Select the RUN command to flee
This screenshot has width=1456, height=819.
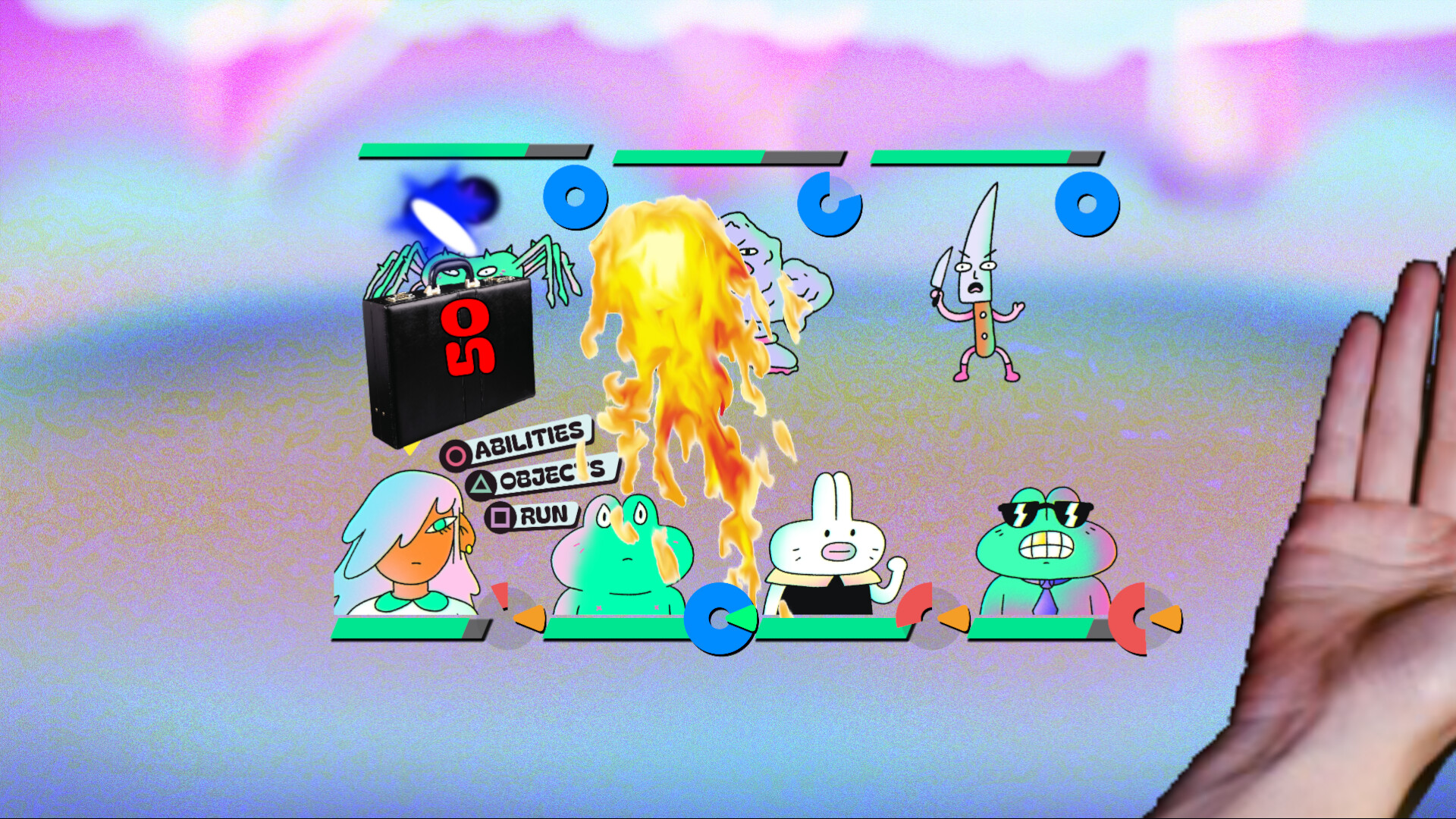(x=543, y=515)
